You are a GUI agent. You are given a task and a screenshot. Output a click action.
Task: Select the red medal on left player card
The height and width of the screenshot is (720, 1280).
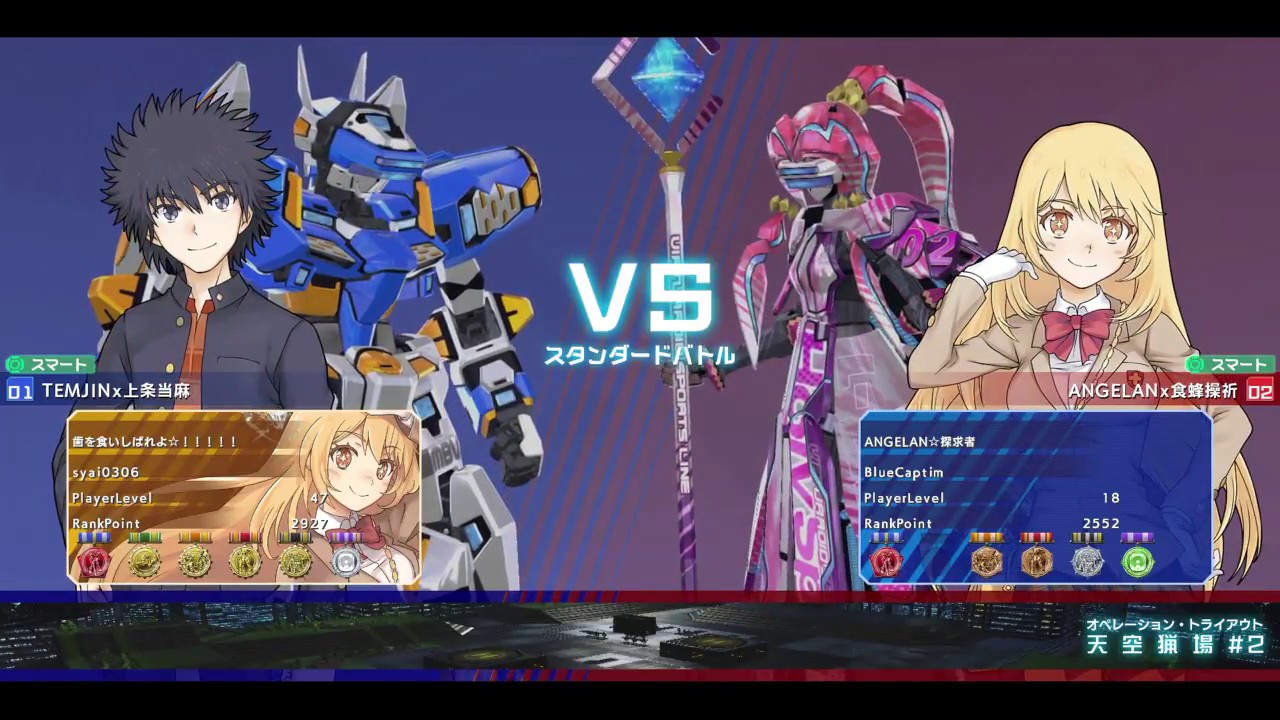coord(95,562)
